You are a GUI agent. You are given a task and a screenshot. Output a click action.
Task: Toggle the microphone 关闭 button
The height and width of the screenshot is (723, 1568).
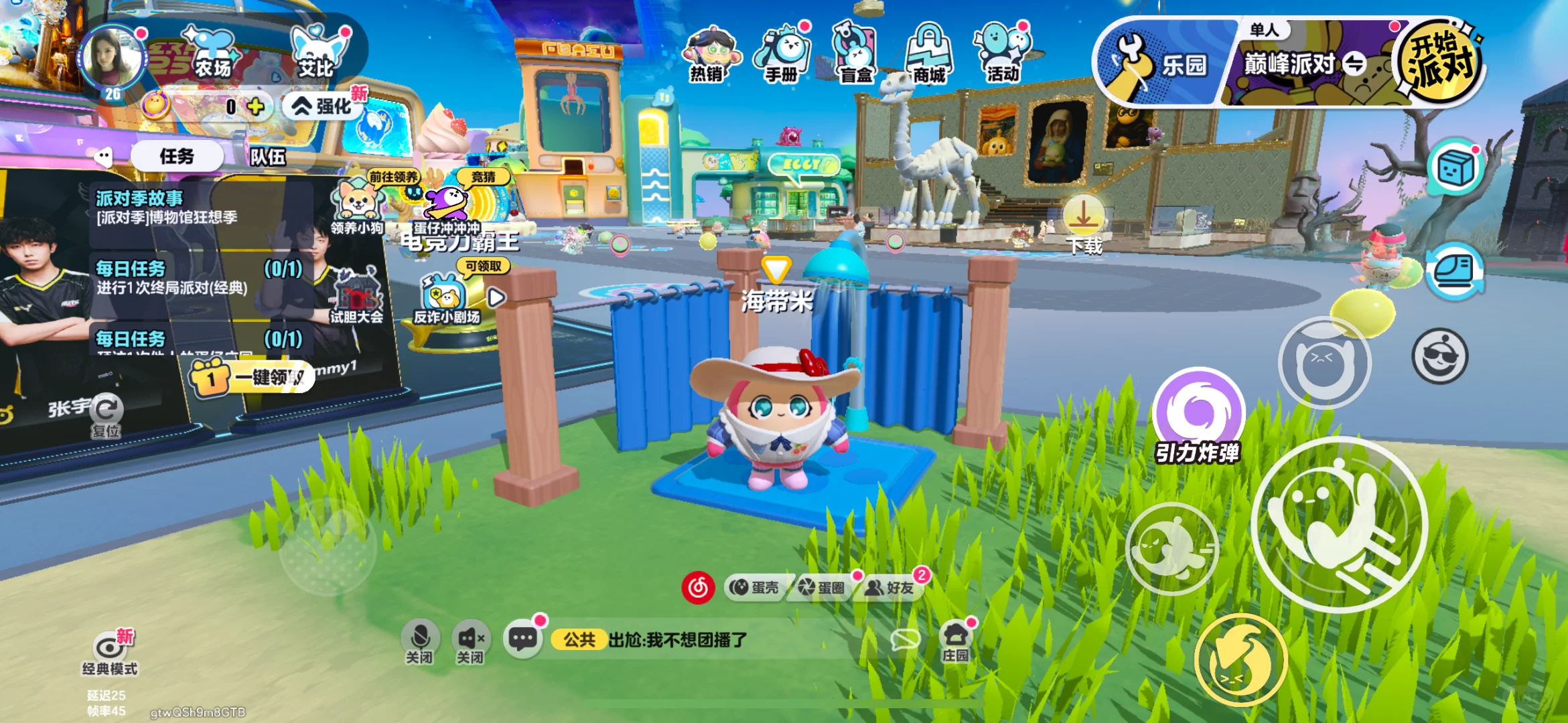(x=420, y=641)
